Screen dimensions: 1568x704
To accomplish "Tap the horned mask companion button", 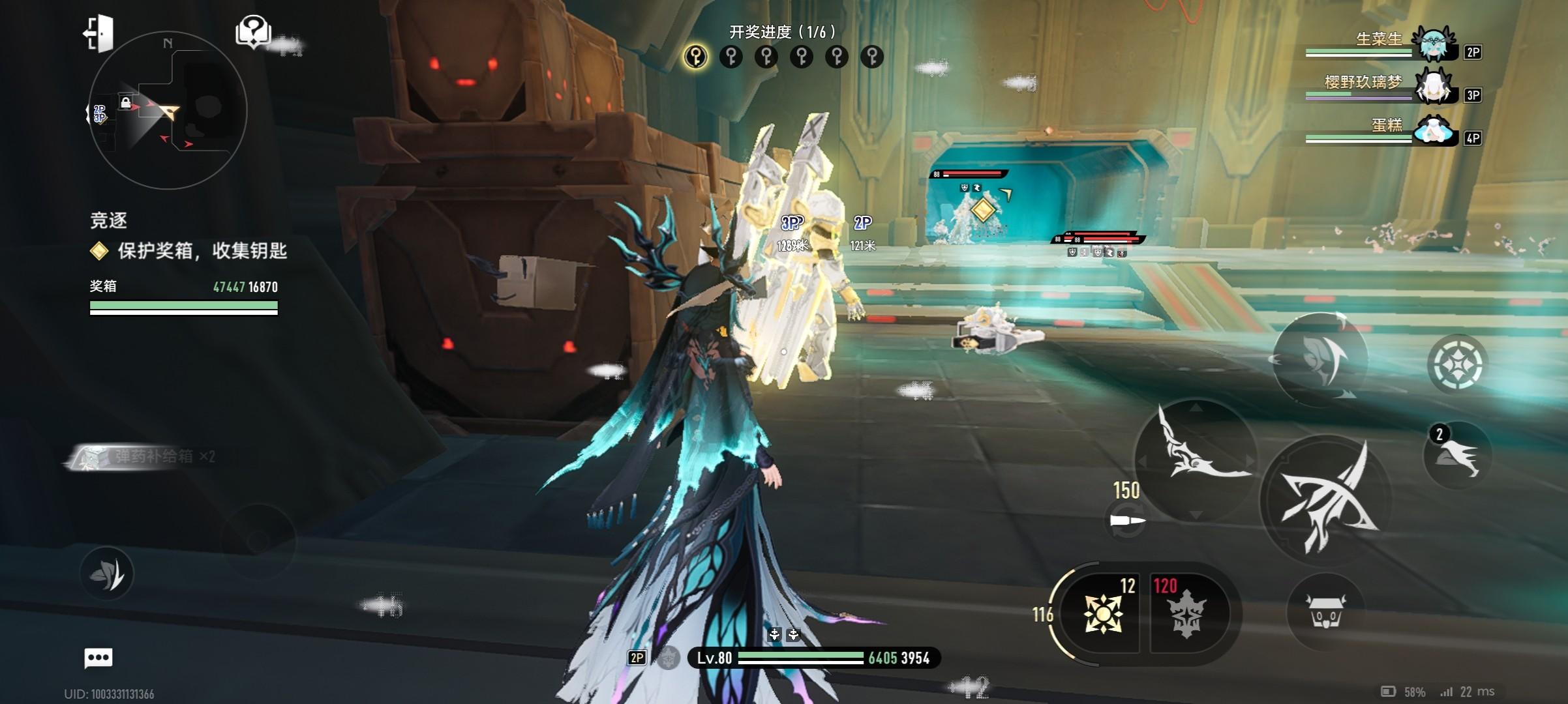I will (1326, 613).
